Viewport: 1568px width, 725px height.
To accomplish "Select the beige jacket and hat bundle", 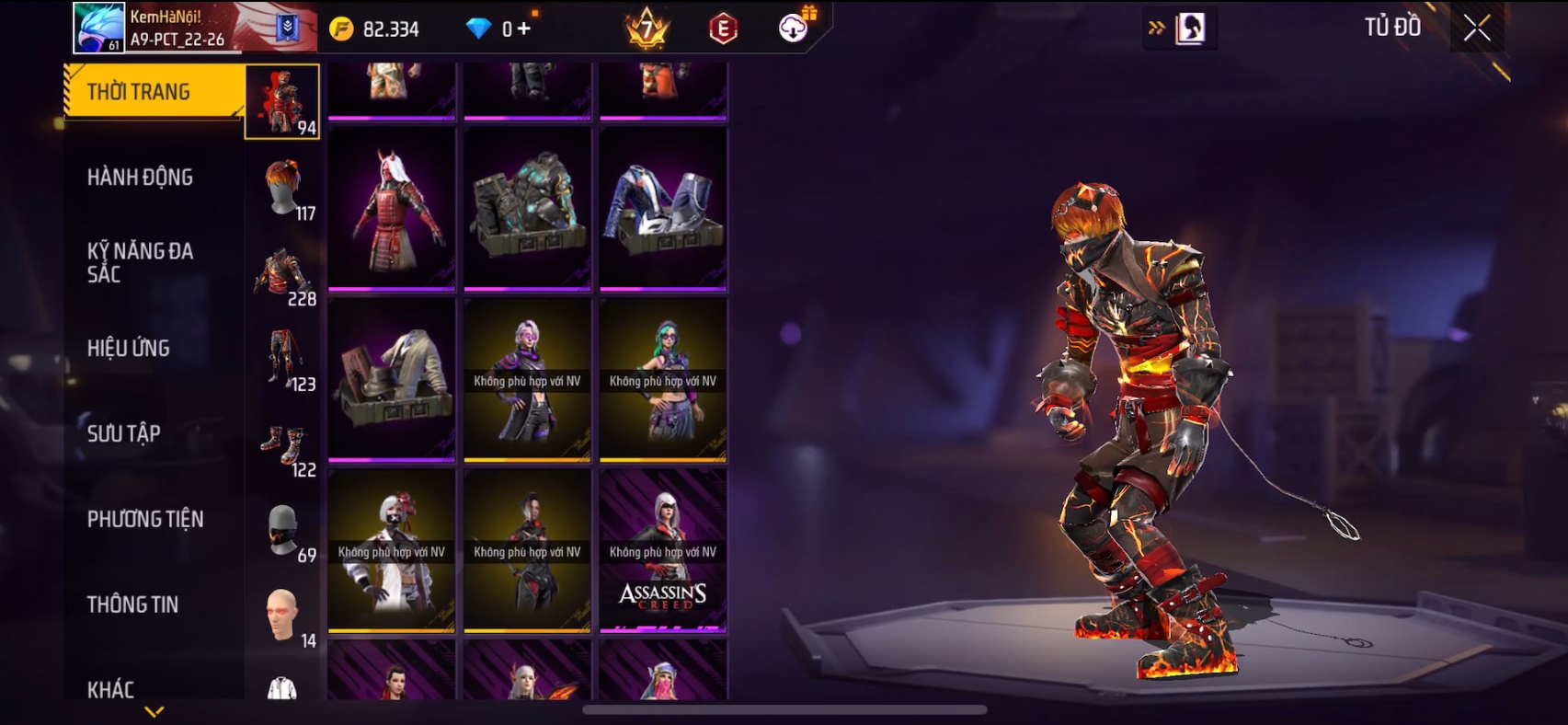I will pos(392,380).
